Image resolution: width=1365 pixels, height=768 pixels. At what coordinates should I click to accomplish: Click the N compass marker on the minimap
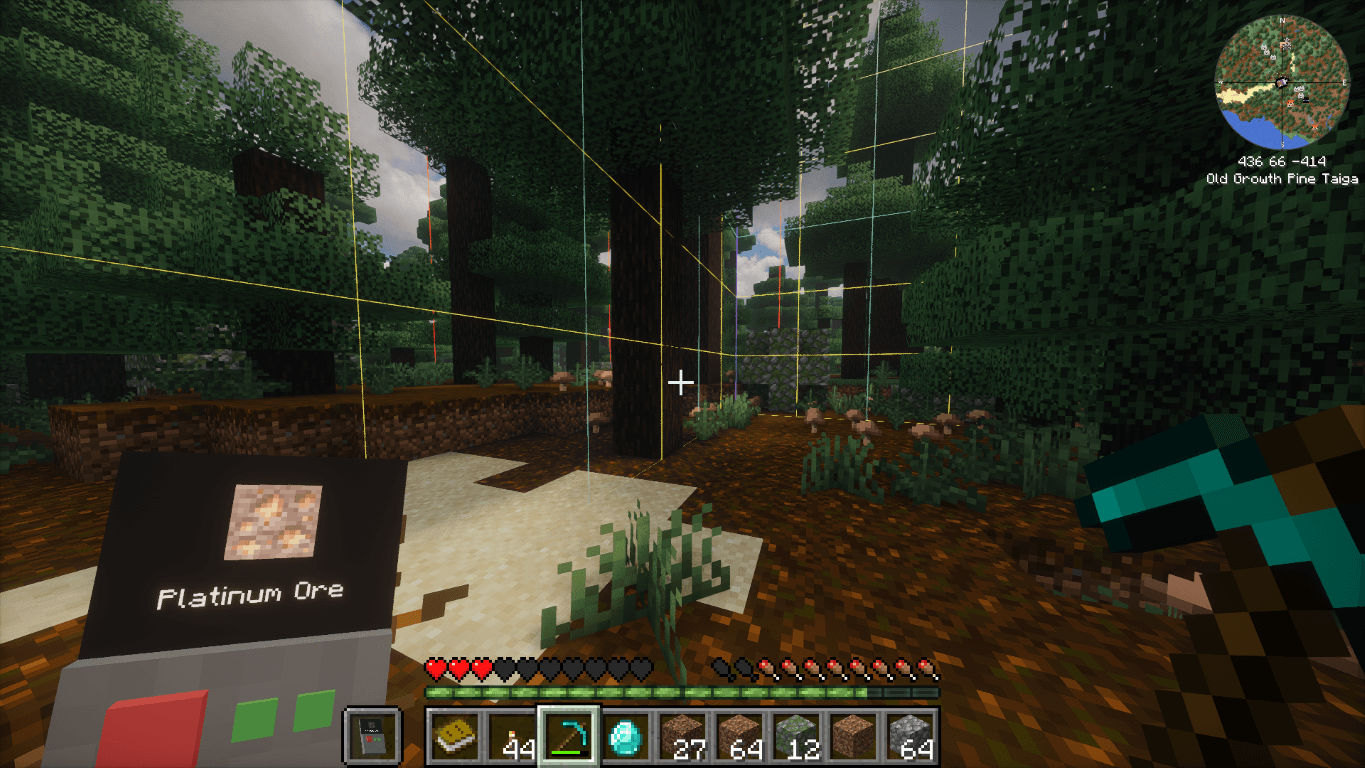(1282, 20)
